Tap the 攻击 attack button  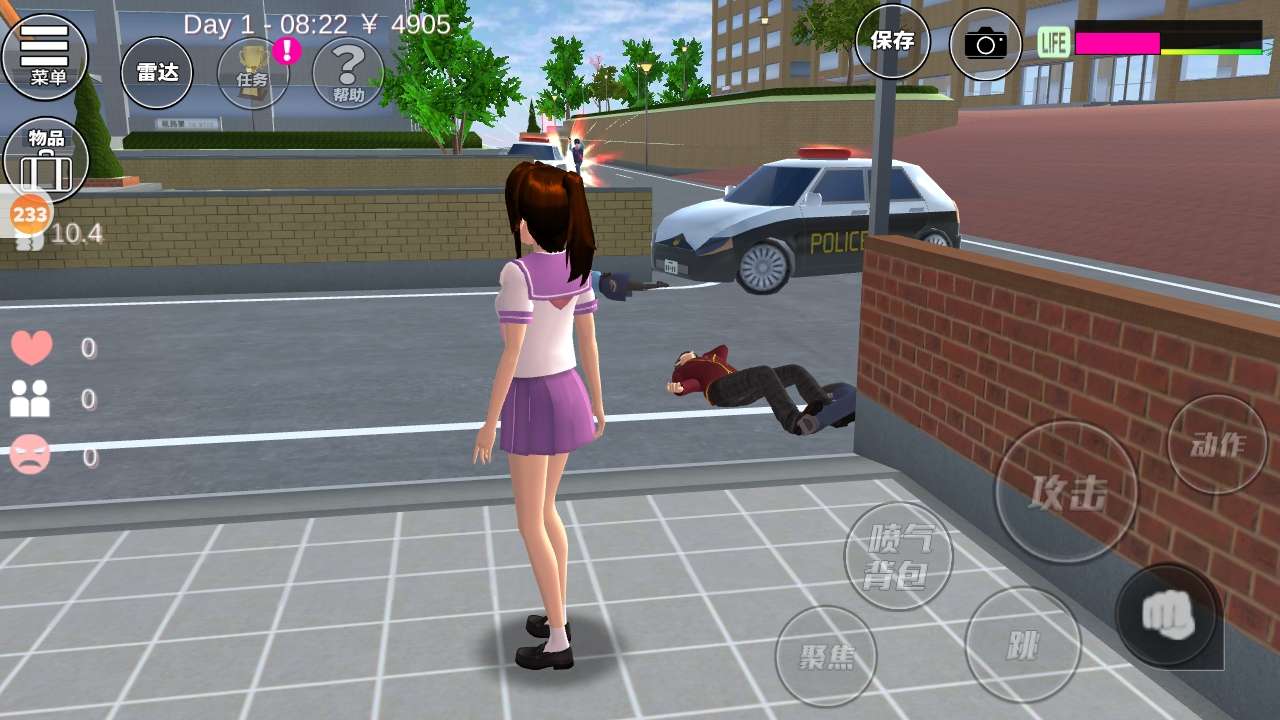1066,492
